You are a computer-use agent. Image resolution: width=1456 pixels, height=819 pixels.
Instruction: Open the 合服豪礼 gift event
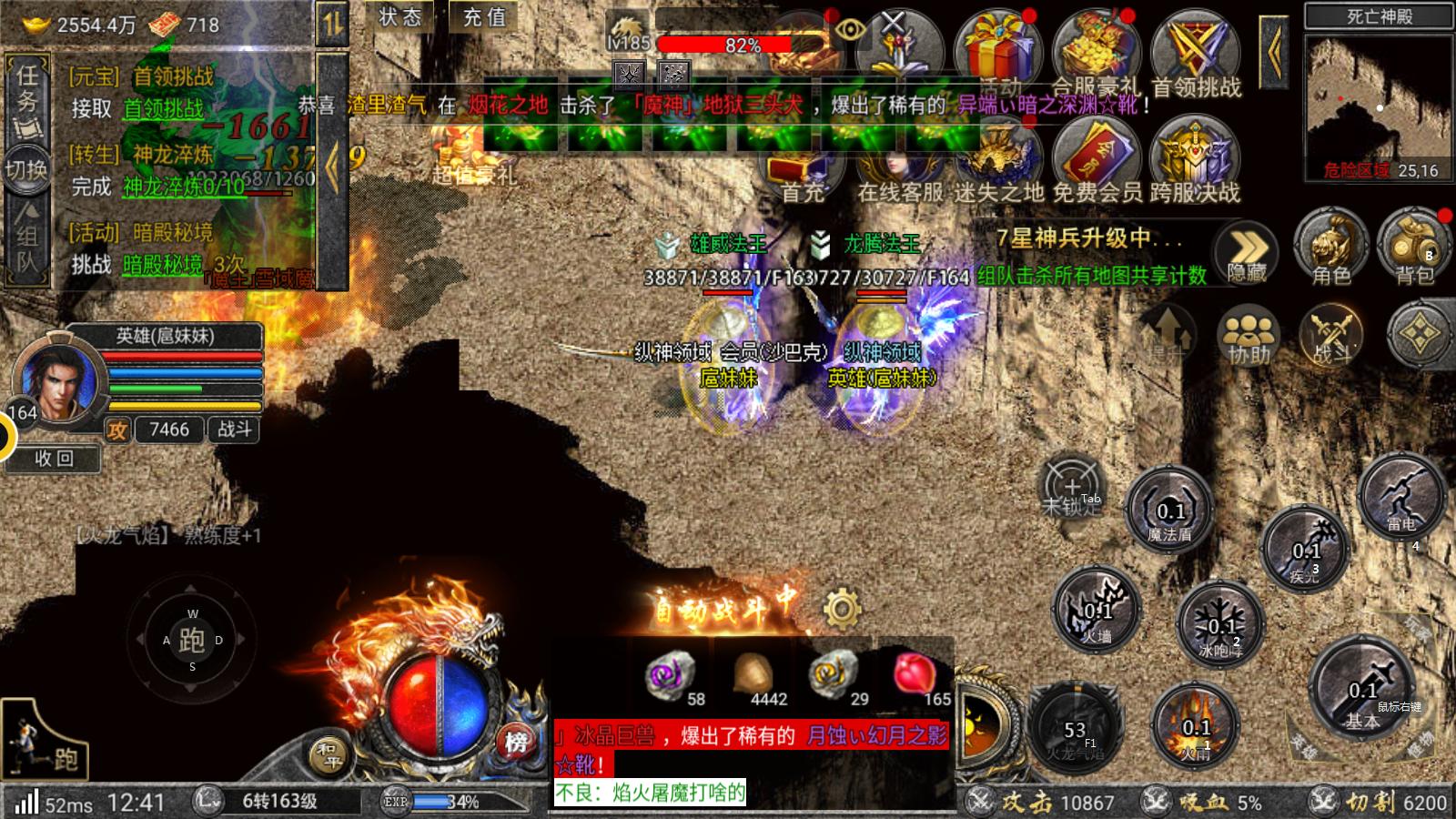[x=1096, y=56]
